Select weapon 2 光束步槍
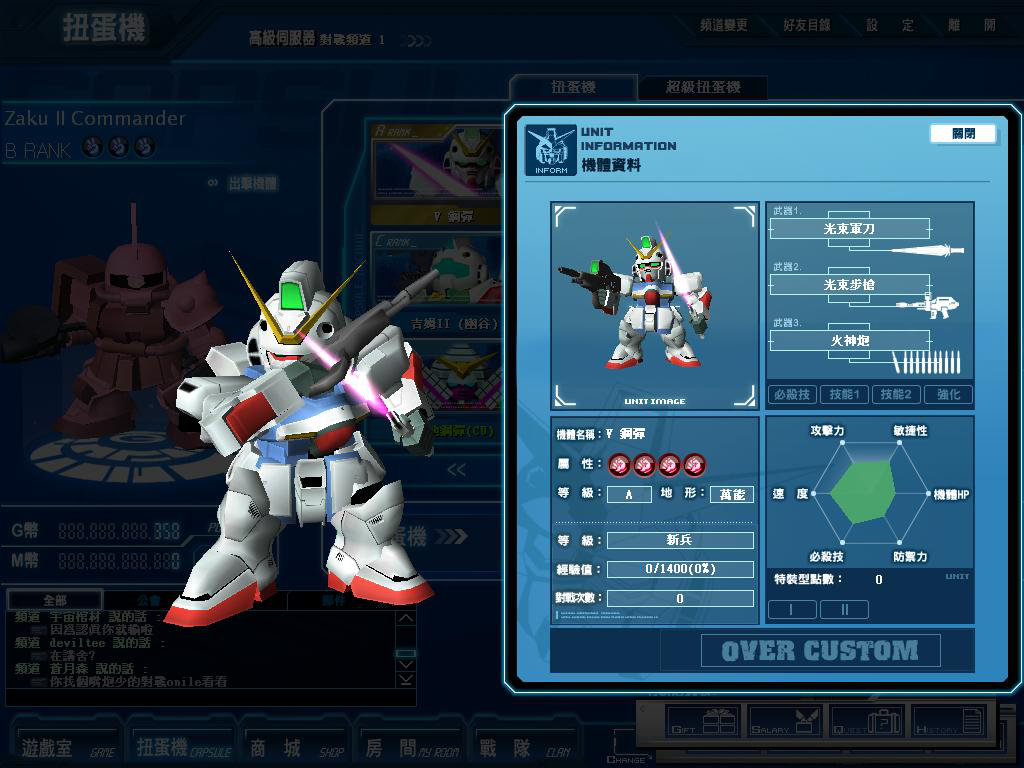1024x768 pixels. (x=849, y=285)
